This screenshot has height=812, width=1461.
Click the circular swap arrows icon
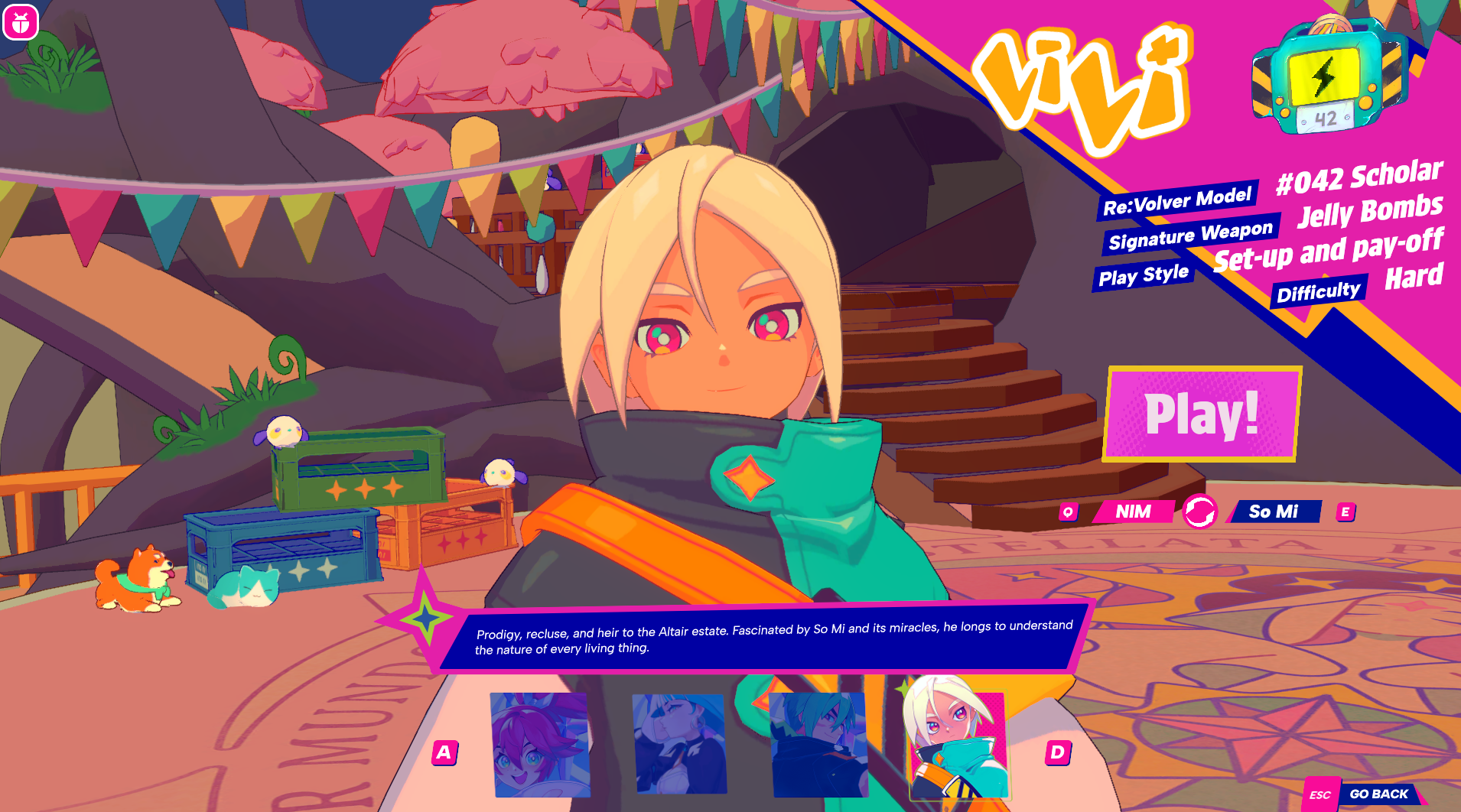1199,512
